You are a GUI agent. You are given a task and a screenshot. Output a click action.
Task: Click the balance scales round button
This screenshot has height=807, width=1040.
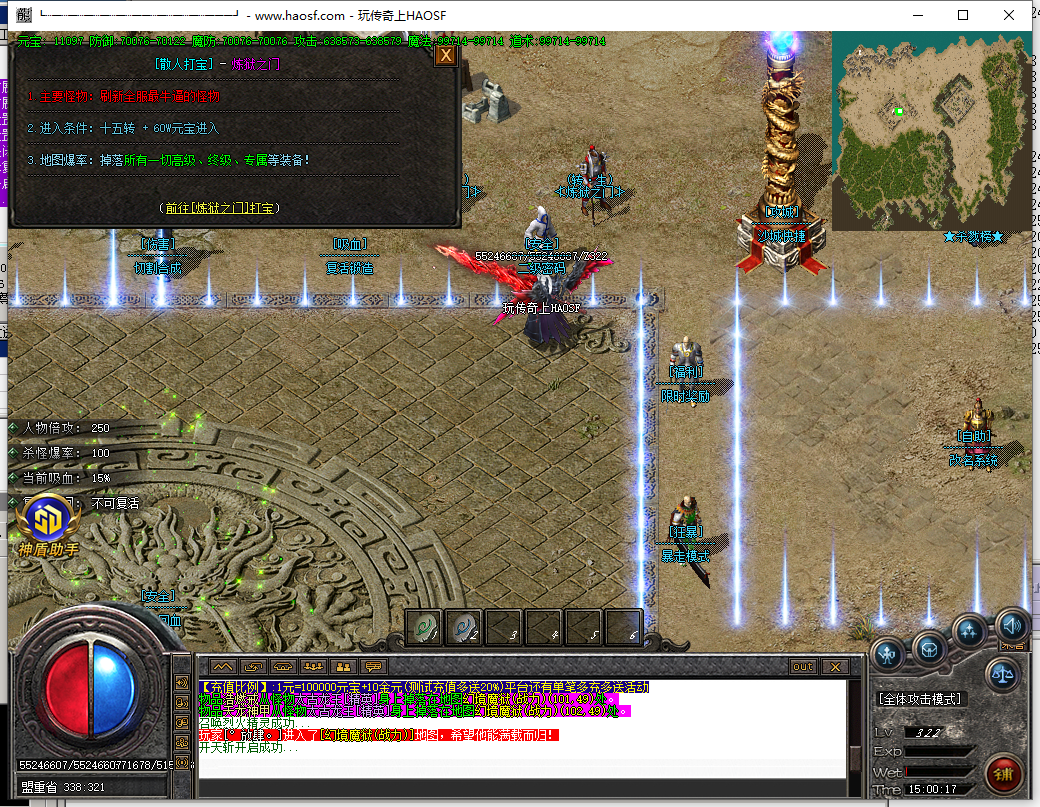tap(1004, 675)
